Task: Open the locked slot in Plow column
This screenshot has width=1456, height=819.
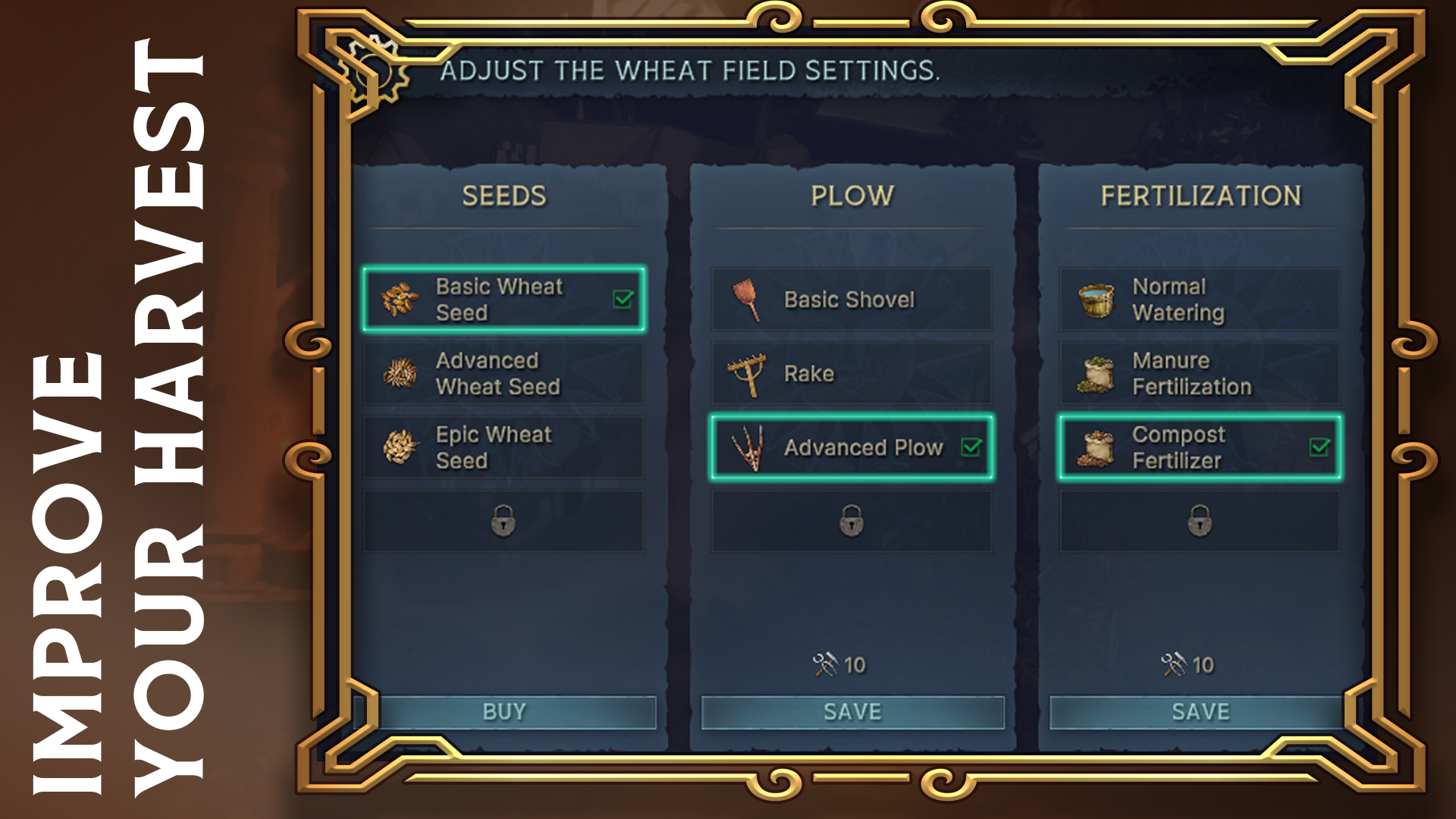Action: pos(852,520)
